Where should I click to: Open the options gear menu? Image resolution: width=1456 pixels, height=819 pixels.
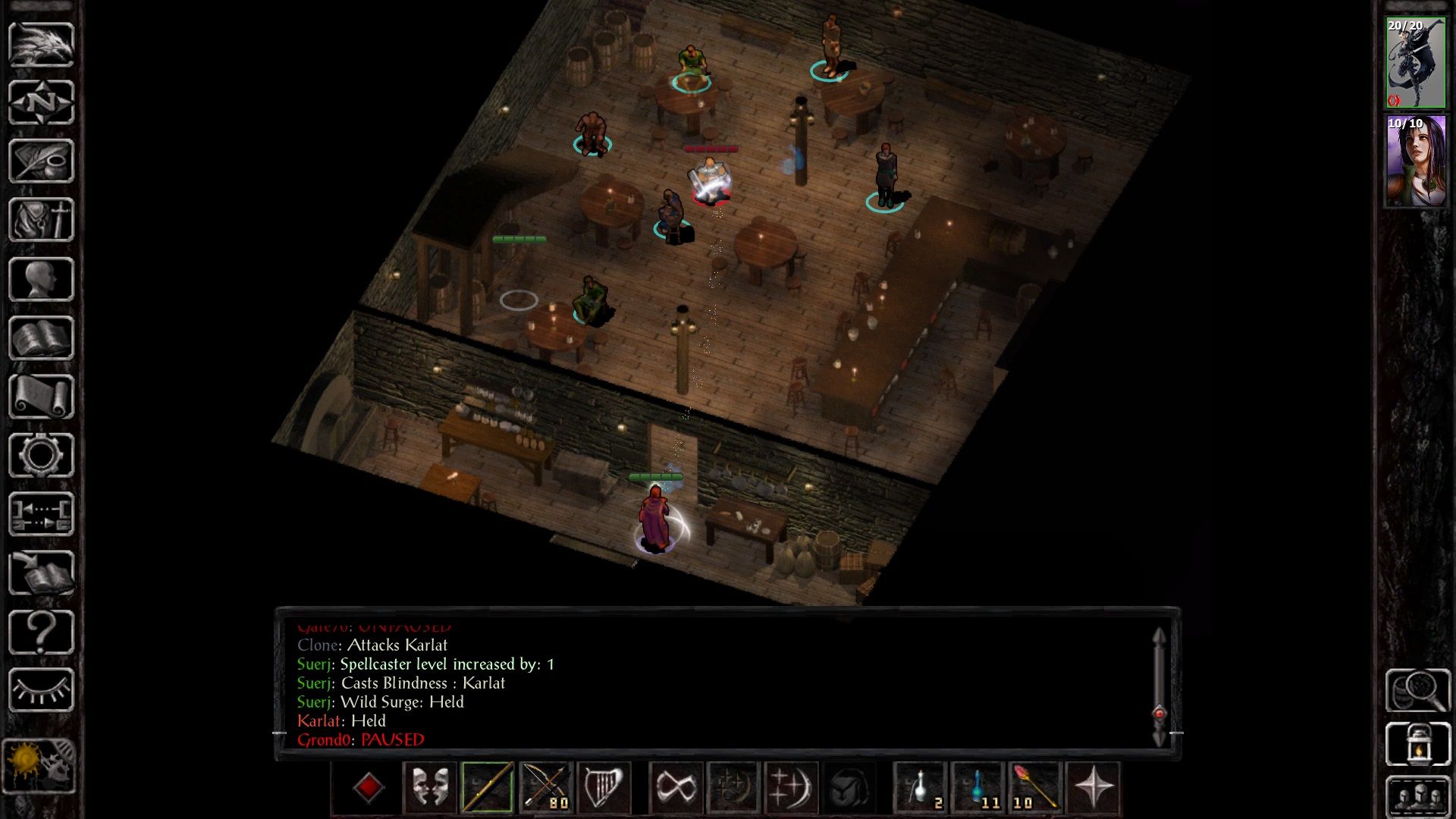click(x=41, y=455)
